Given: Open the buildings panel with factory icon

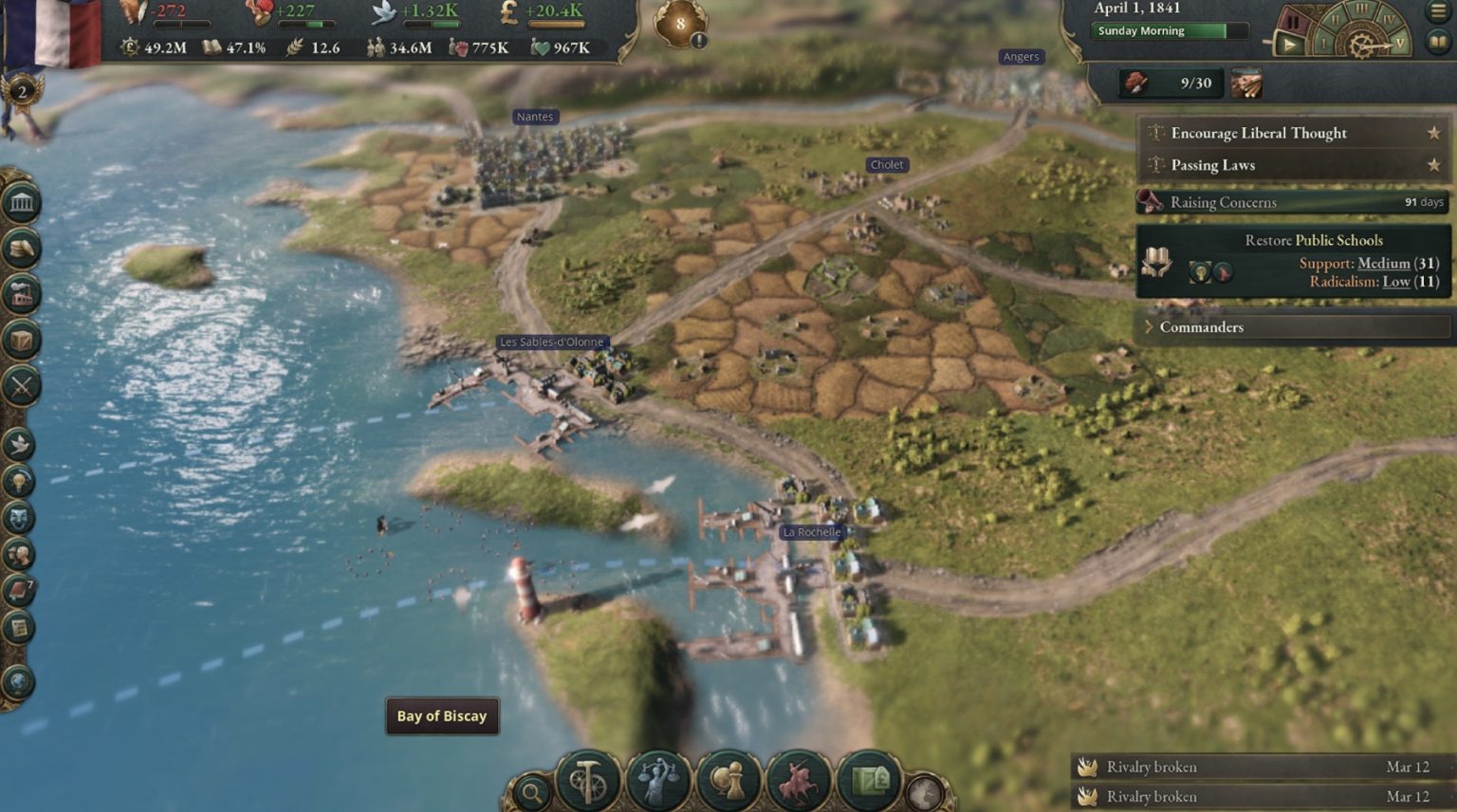Looking at the screenshot, I should click(21, 293).
